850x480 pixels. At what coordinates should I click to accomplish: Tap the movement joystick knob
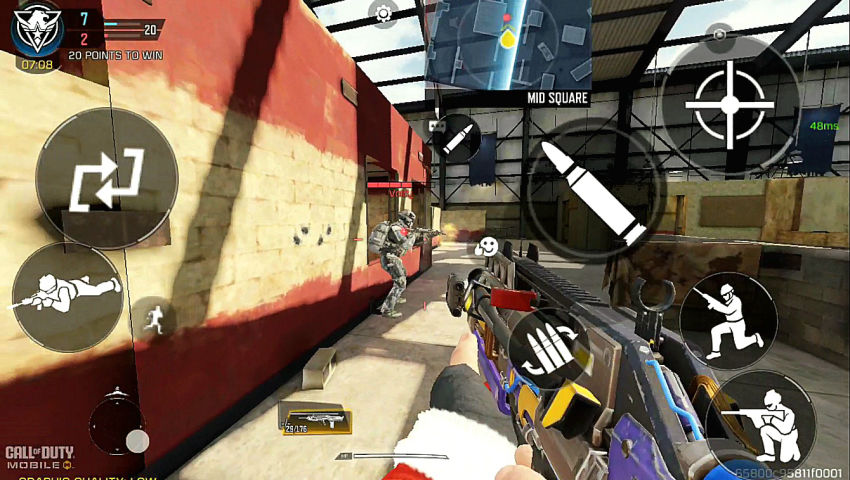(x=137, y=440)
